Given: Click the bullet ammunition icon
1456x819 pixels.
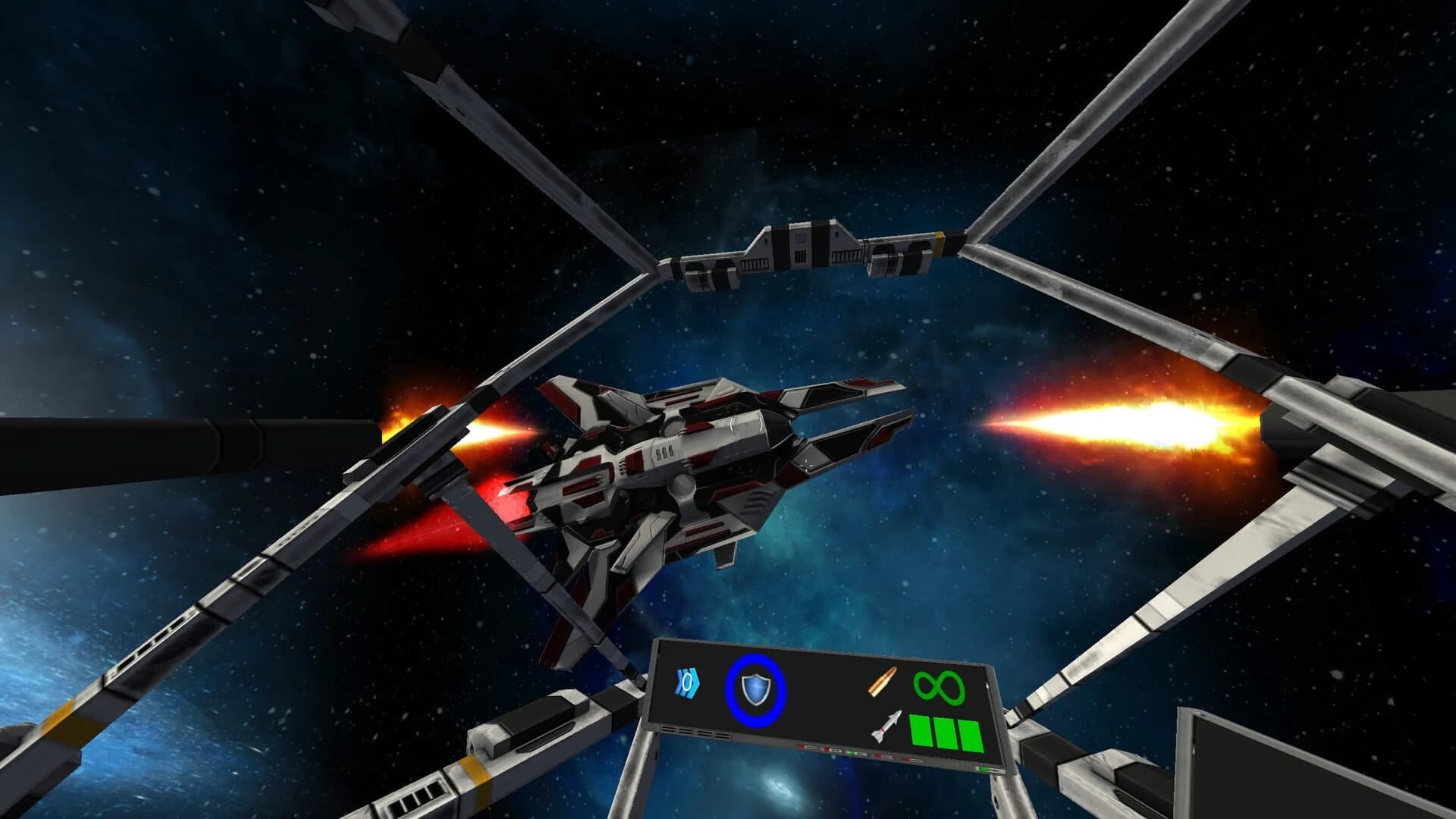Looking at the screenshot, I should 881,683.
